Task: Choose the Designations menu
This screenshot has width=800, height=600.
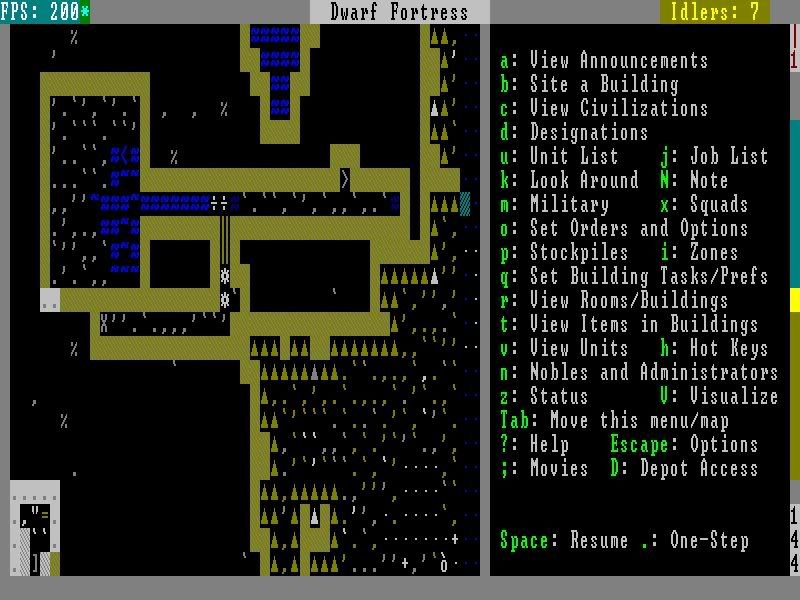Action: [x=574, y=133]
